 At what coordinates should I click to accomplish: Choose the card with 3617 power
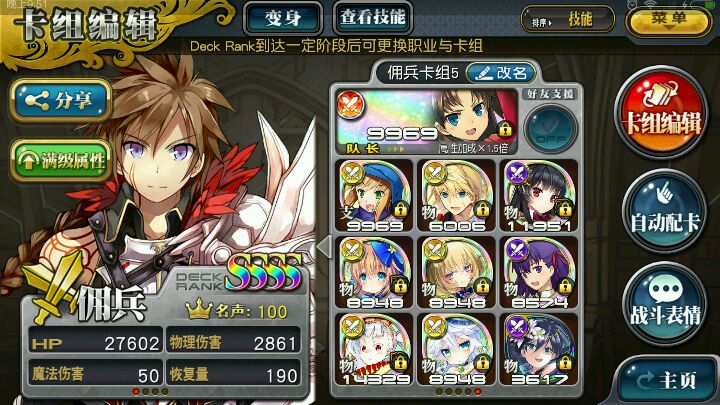tap(540, 348)
